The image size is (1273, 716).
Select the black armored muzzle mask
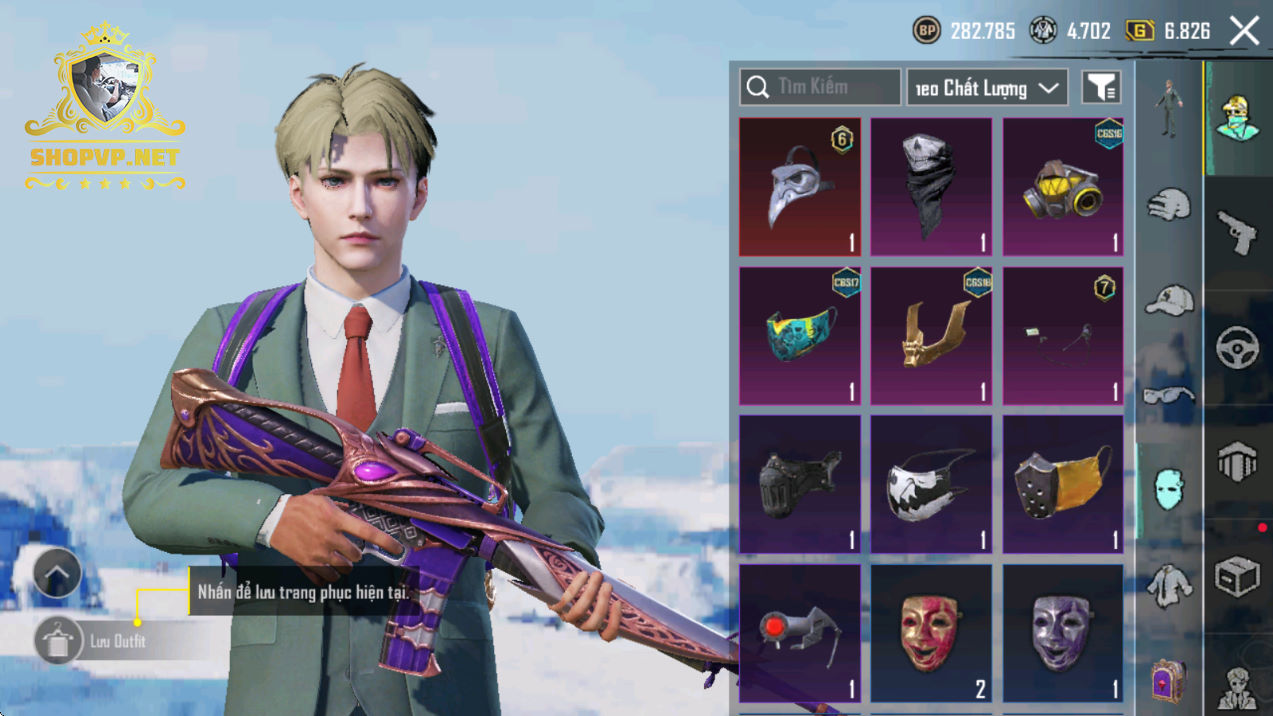point(799,484)
